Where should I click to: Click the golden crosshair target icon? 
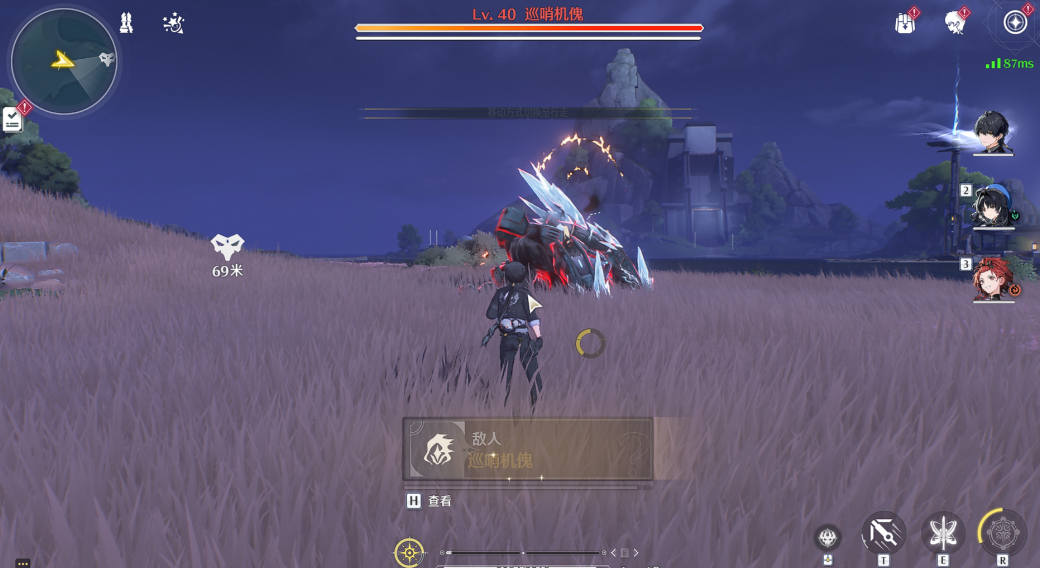click(409, 552)
